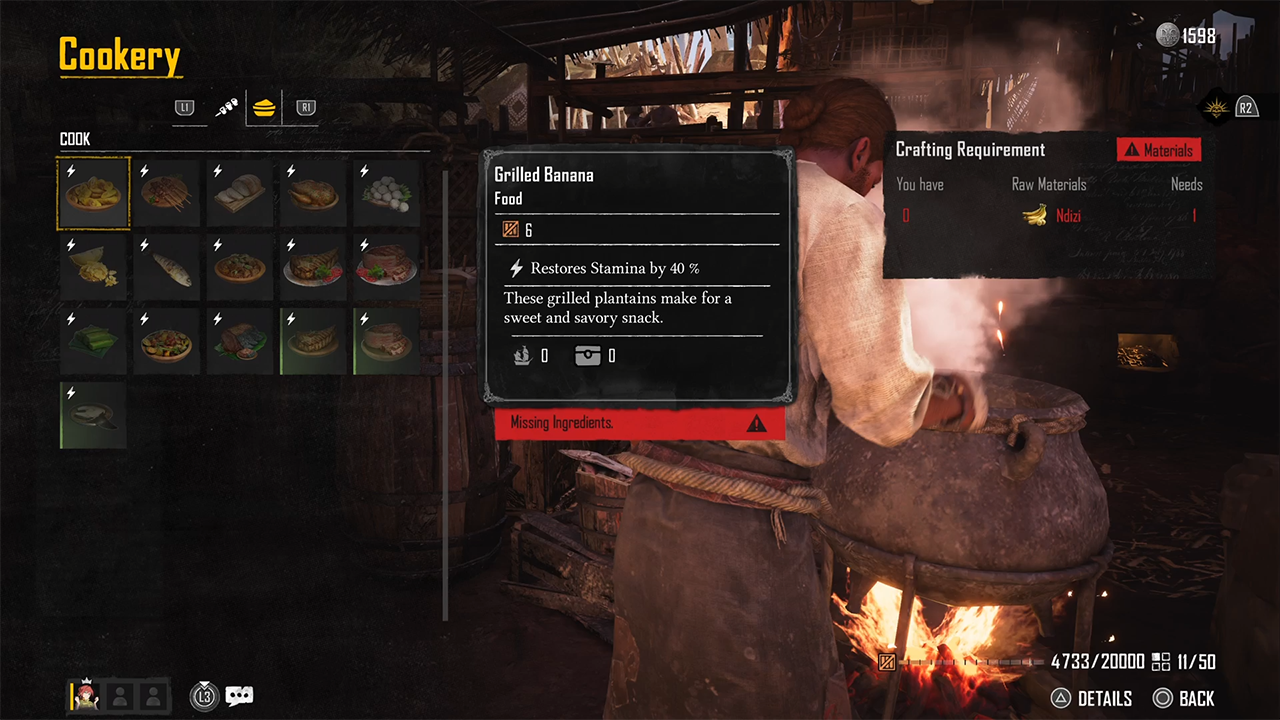The image size is (1280, 720).
Task: Click the red Materials warning tag
Action: tap(1159, 150)
